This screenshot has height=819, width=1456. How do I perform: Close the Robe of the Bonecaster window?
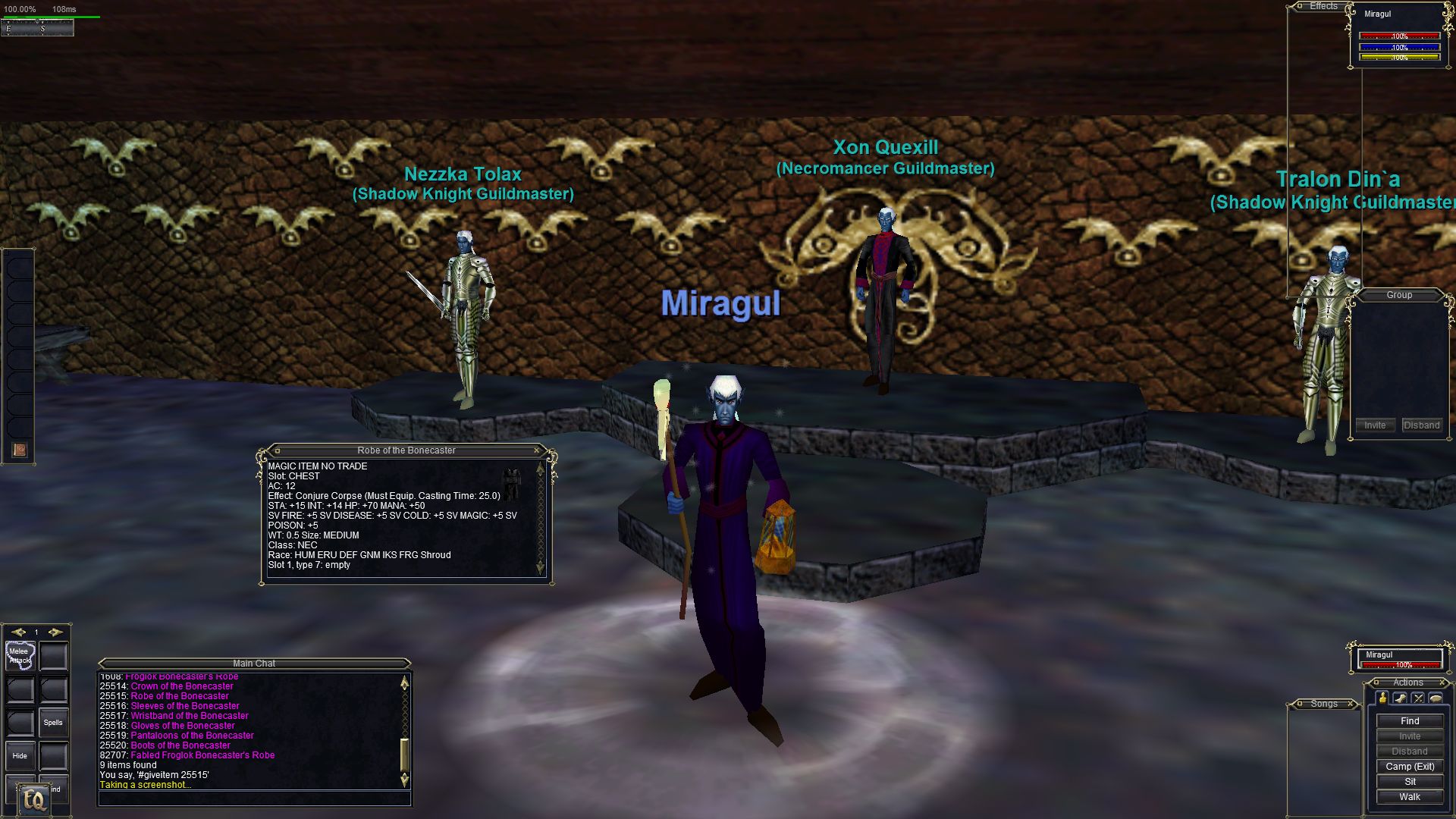537,450
